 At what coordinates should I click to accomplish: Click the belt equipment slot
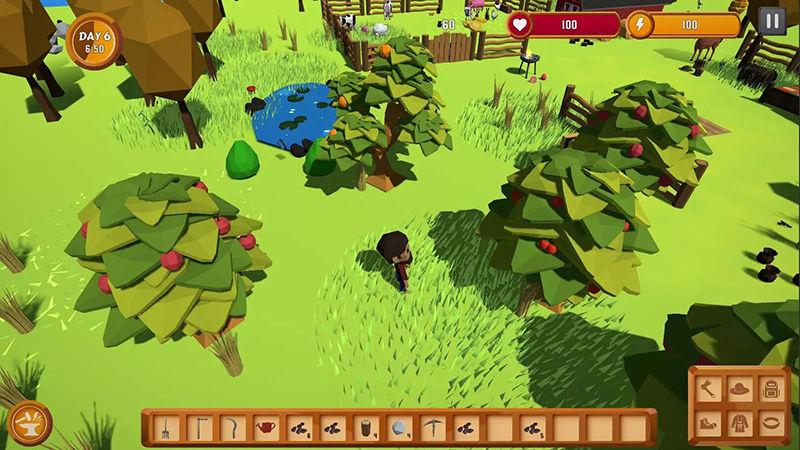[770, 421]
